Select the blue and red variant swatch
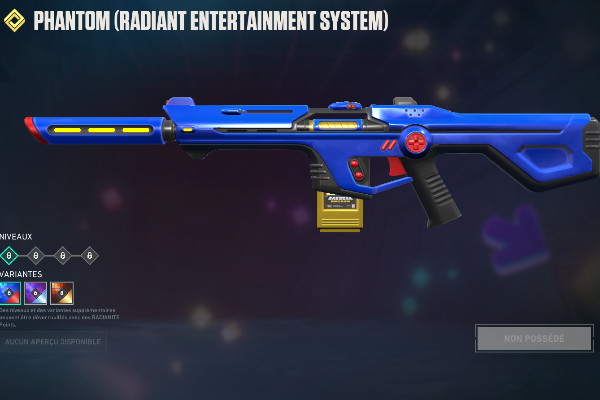Screen dimensions: 600x400 click(x=10, y=292)
